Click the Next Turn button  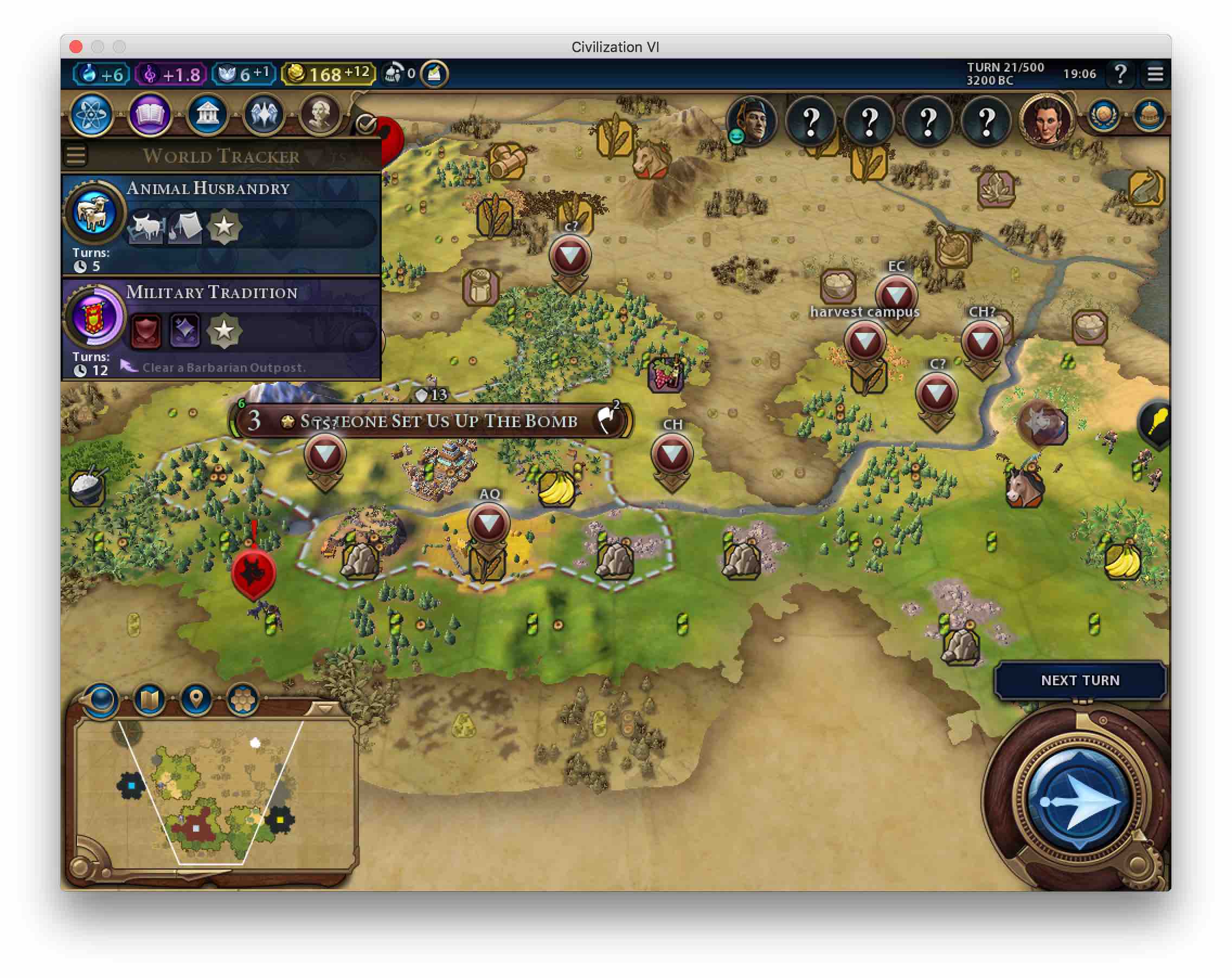click(x=1079, y=680)
